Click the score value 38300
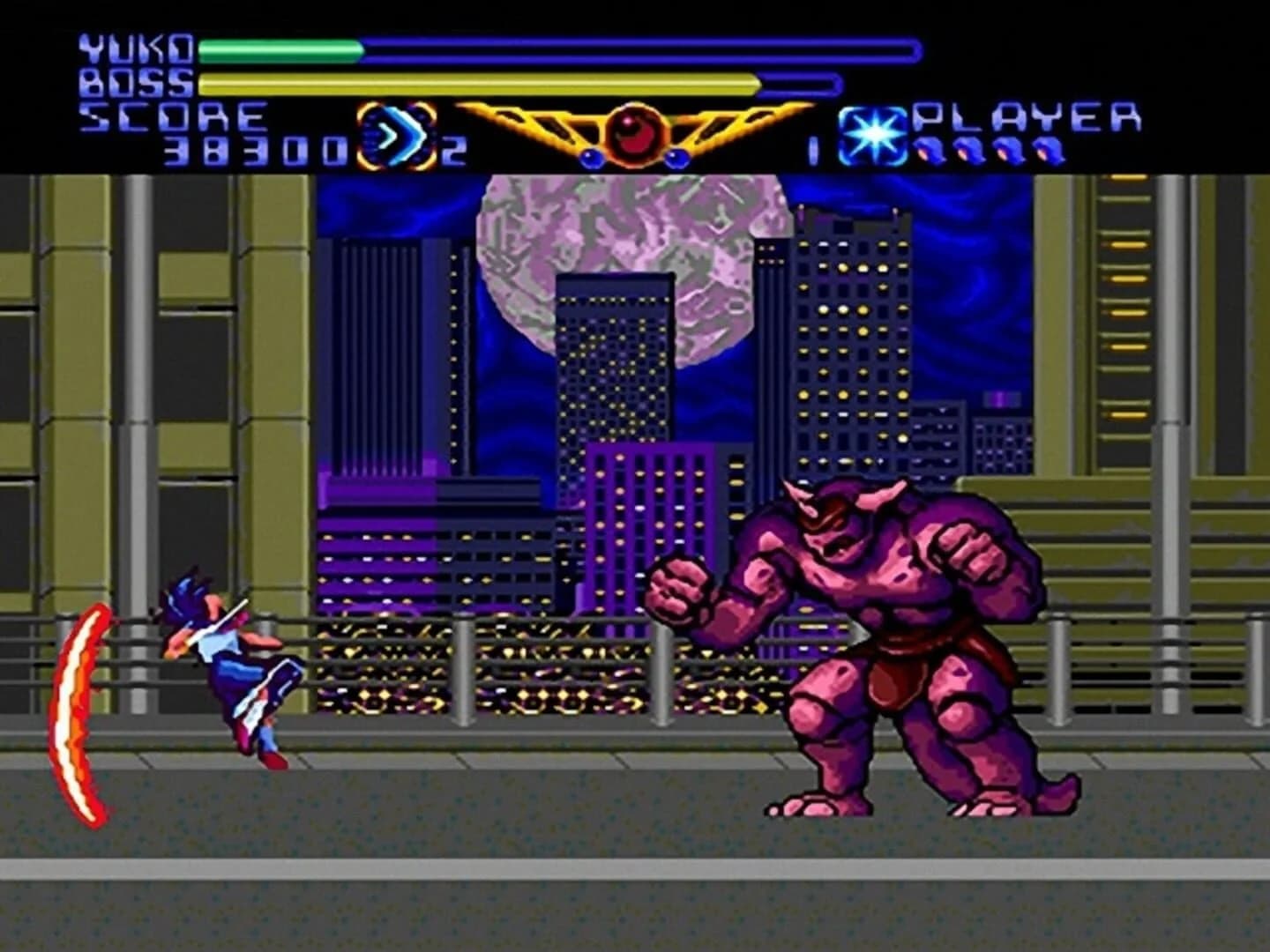This screenshot has width=1270, height=952. coord(256,150)
